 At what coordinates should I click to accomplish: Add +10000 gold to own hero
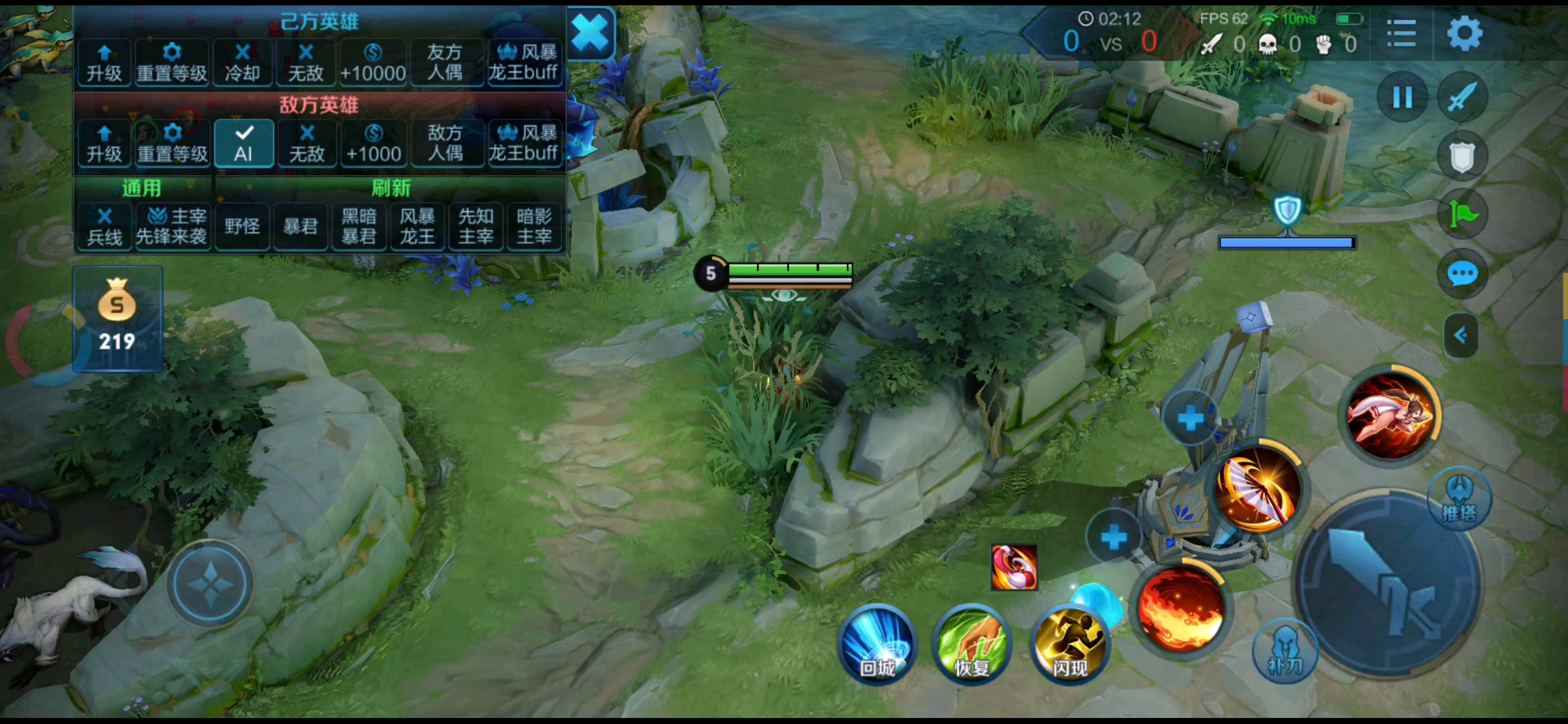pyautogui.click(x=373, y=63)
